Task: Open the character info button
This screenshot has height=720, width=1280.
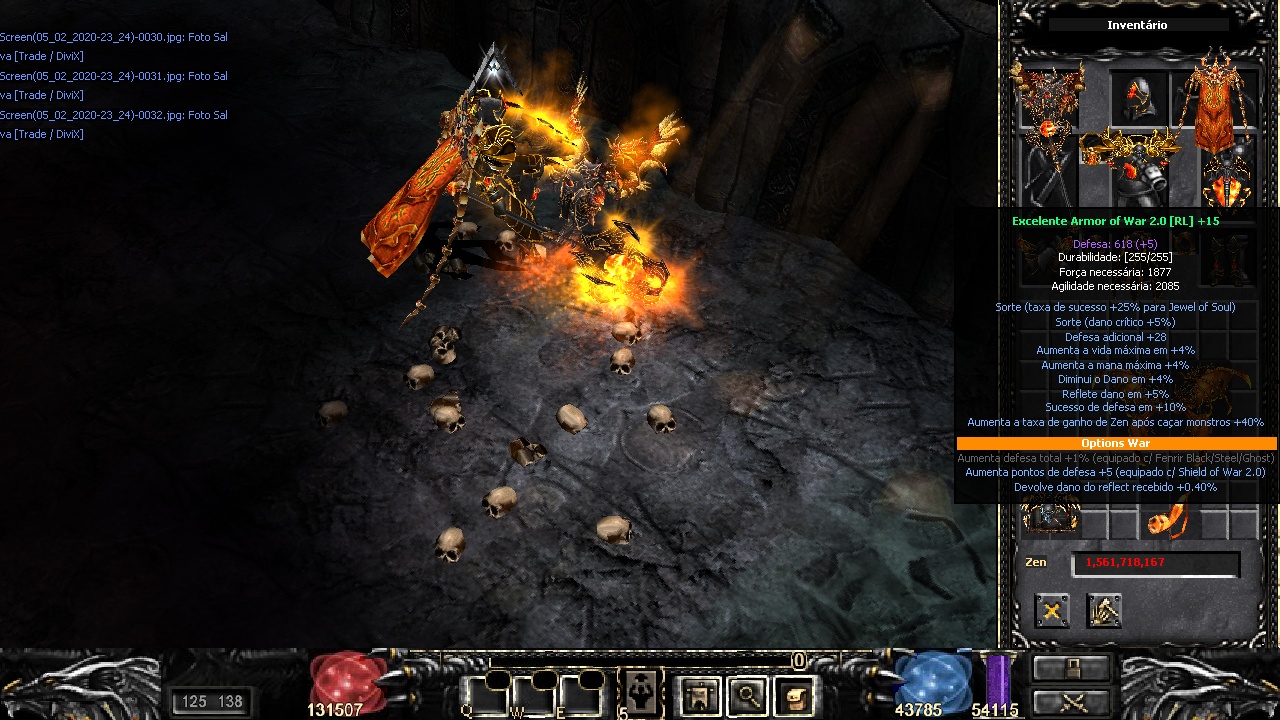Action: pos(699,695)
